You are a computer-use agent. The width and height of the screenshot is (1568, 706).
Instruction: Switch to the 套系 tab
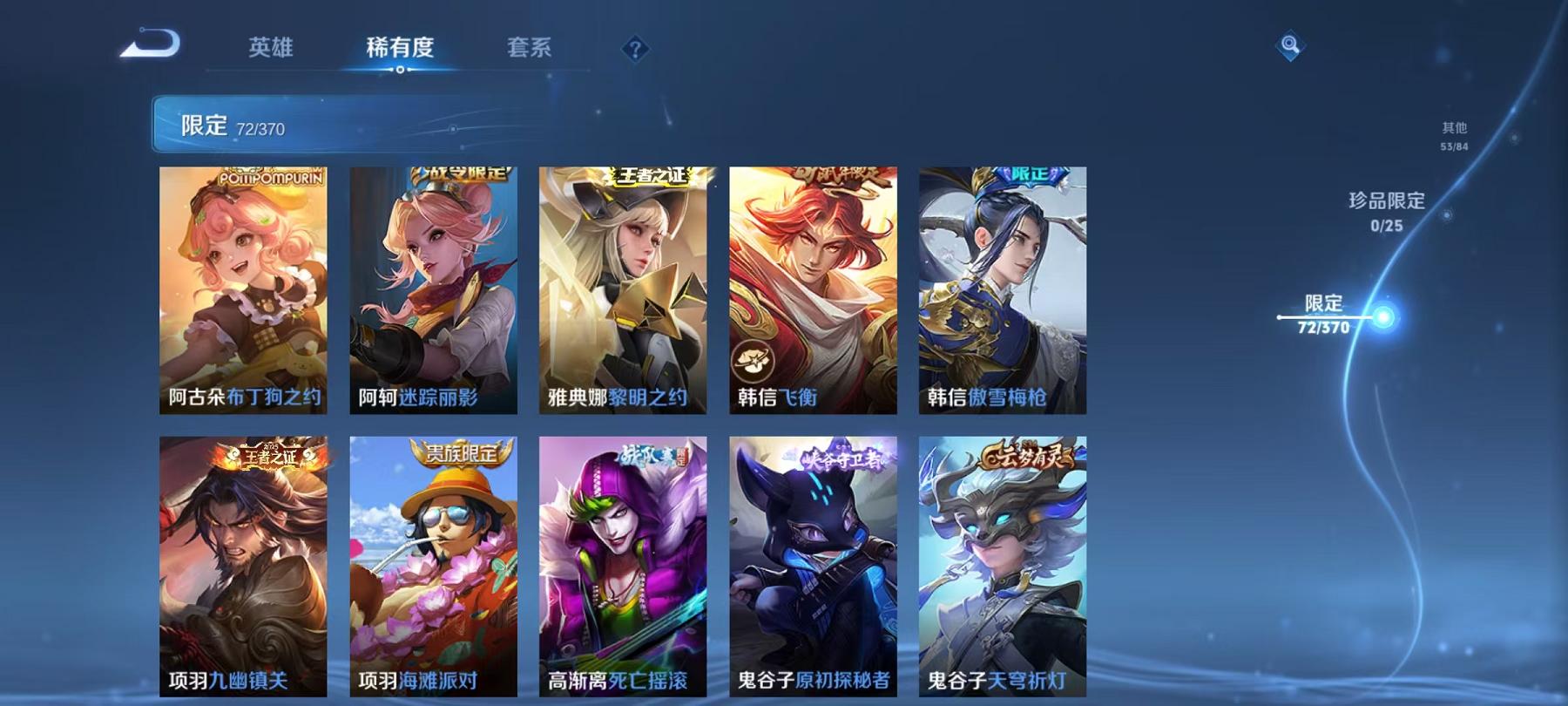tap(531, 50)
